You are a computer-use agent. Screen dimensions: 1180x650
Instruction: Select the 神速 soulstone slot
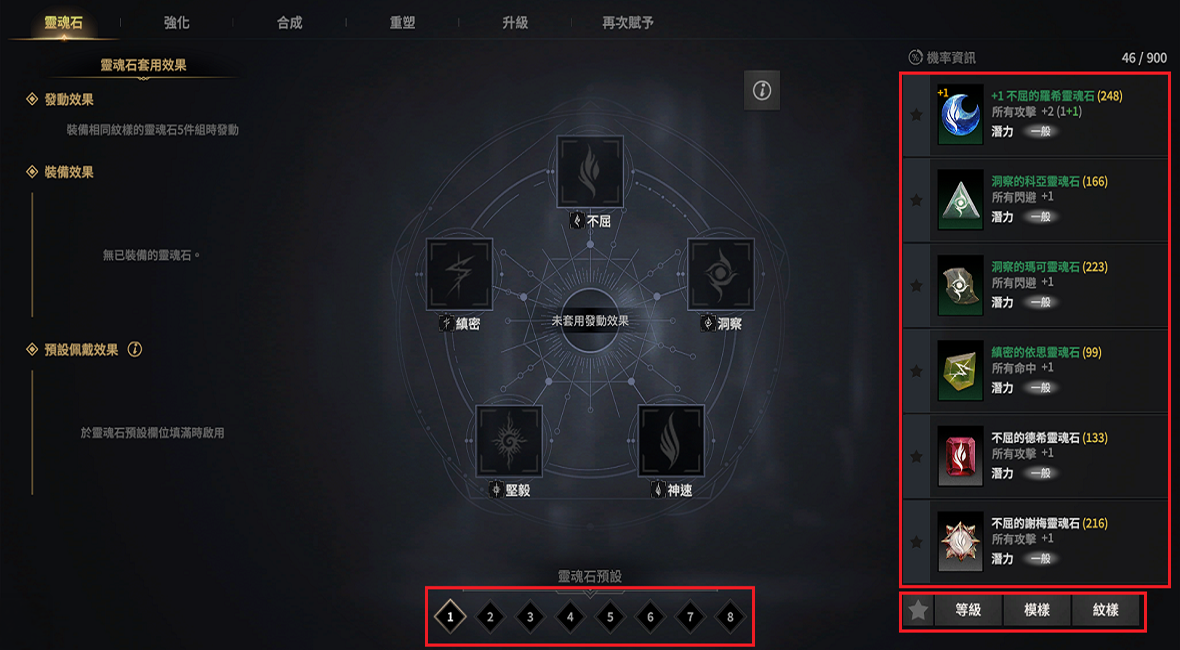(x=671, y=439)
